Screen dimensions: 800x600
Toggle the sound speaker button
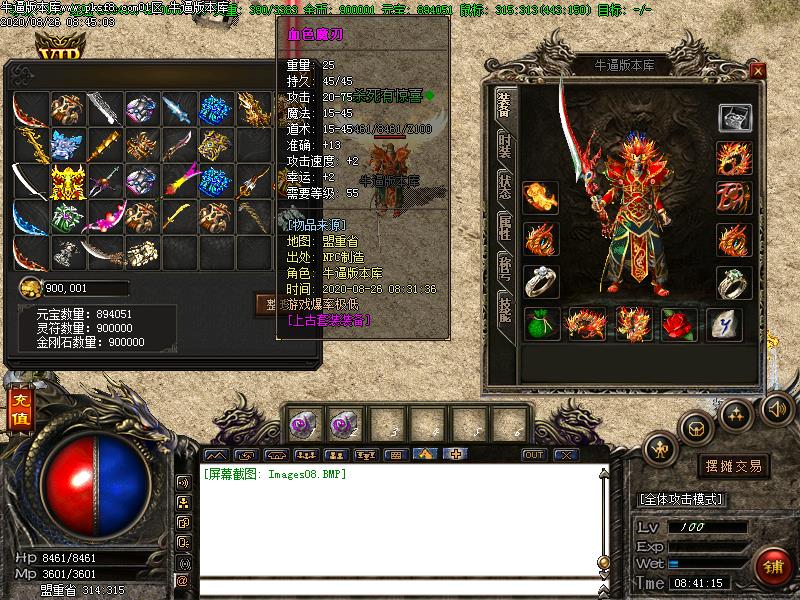pos(776,408)
